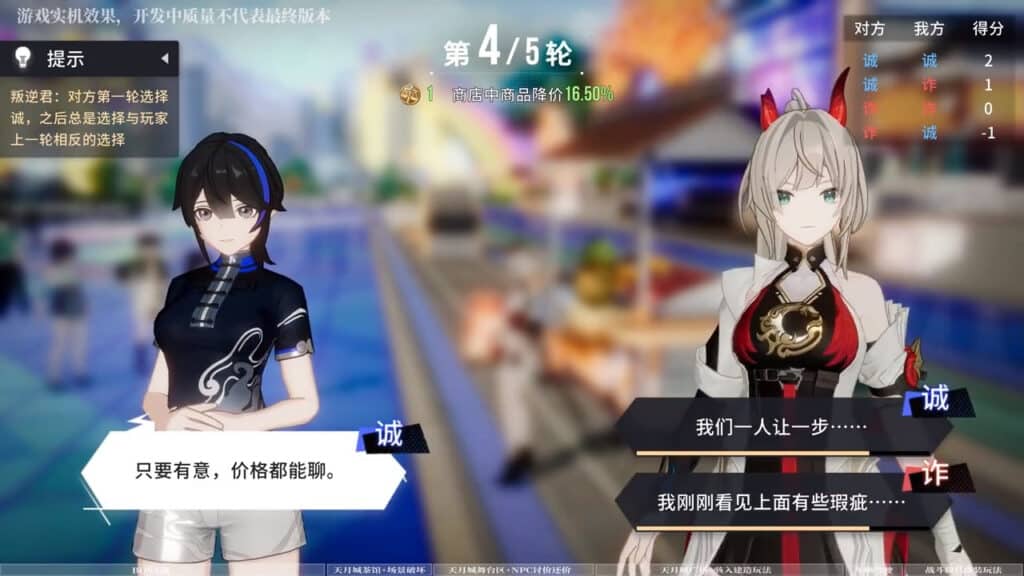Click the lightbulb hint icon

pos(22,58)
